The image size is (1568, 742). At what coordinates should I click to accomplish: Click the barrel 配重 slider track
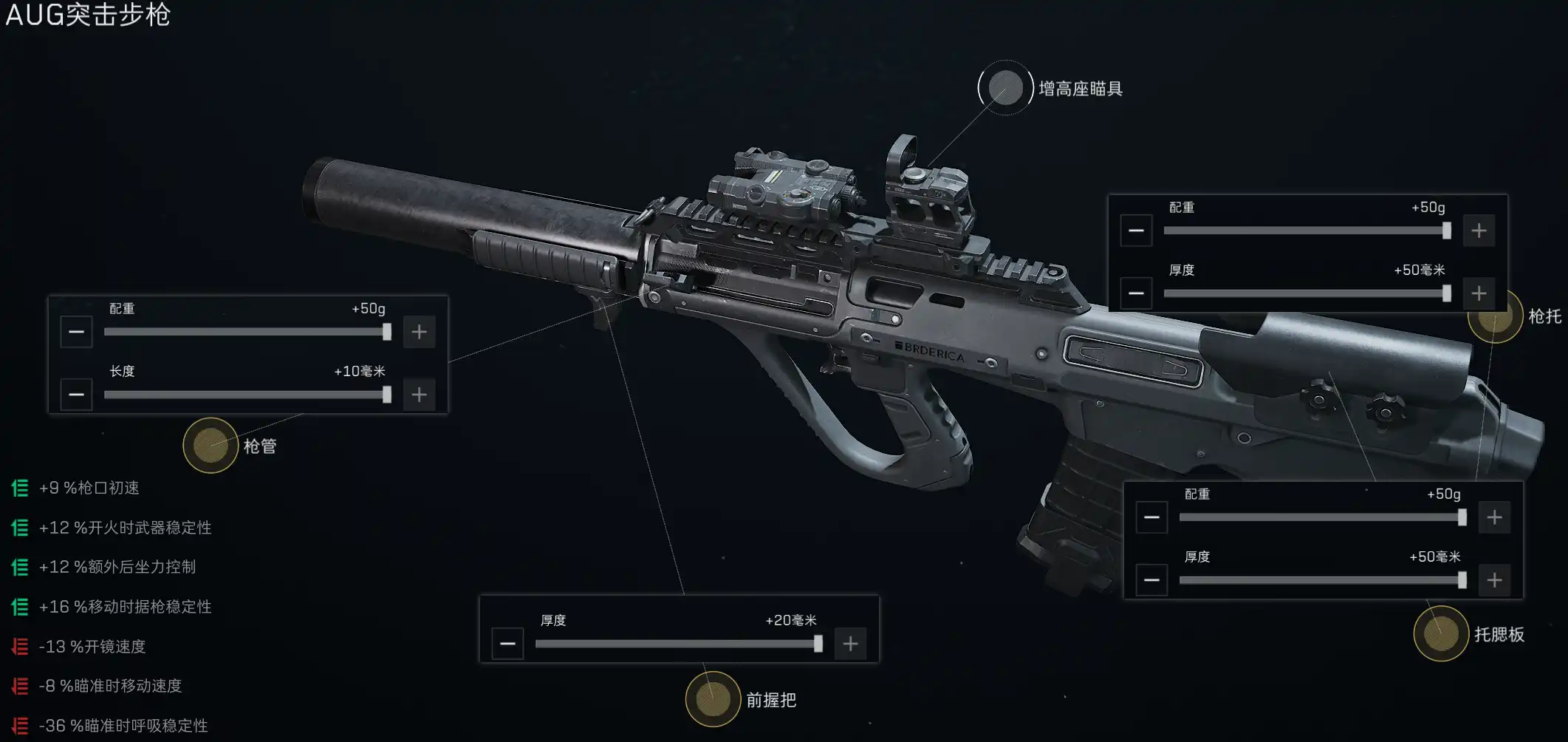(245, 332)
